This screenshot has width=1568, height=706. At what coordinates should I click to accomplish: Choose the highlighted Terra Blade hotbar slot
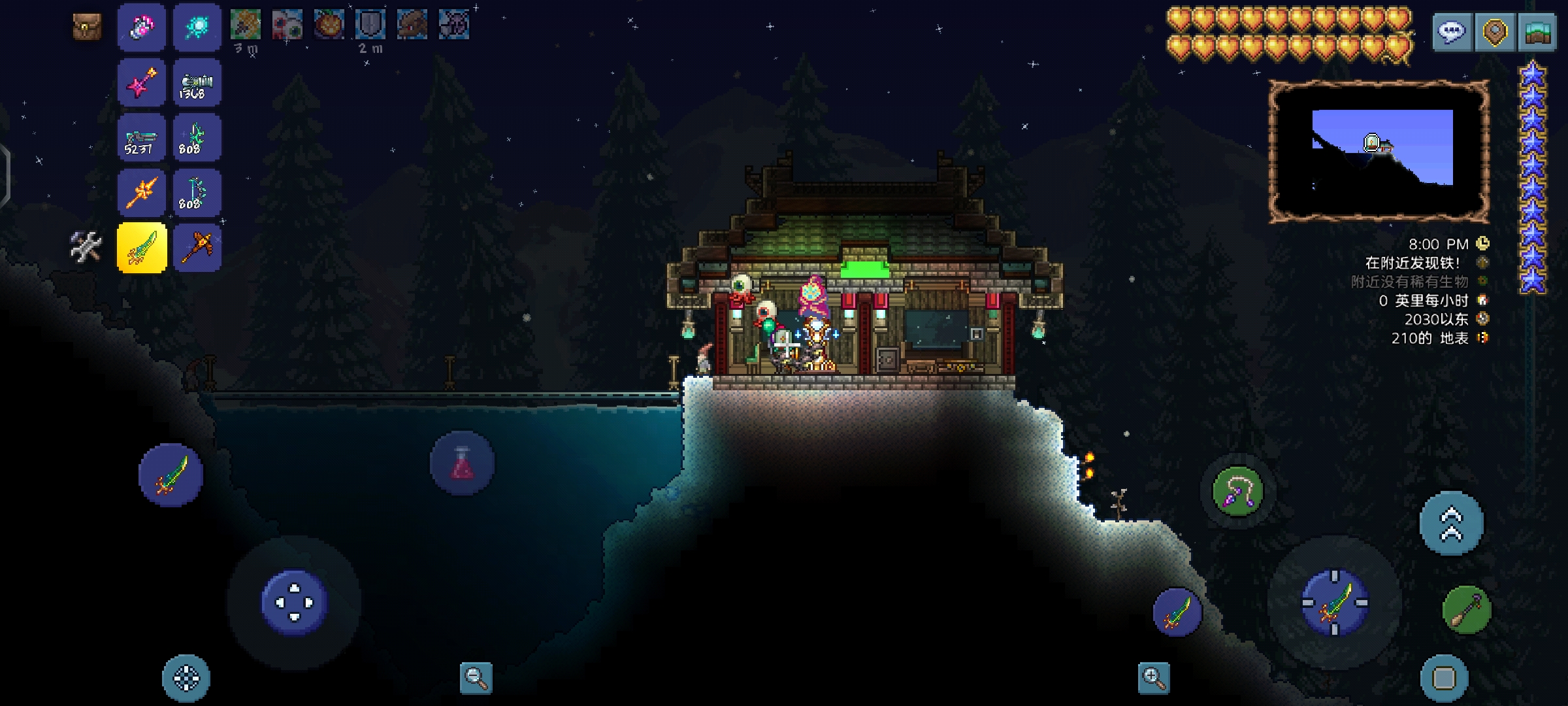click(x=142, y=247)
